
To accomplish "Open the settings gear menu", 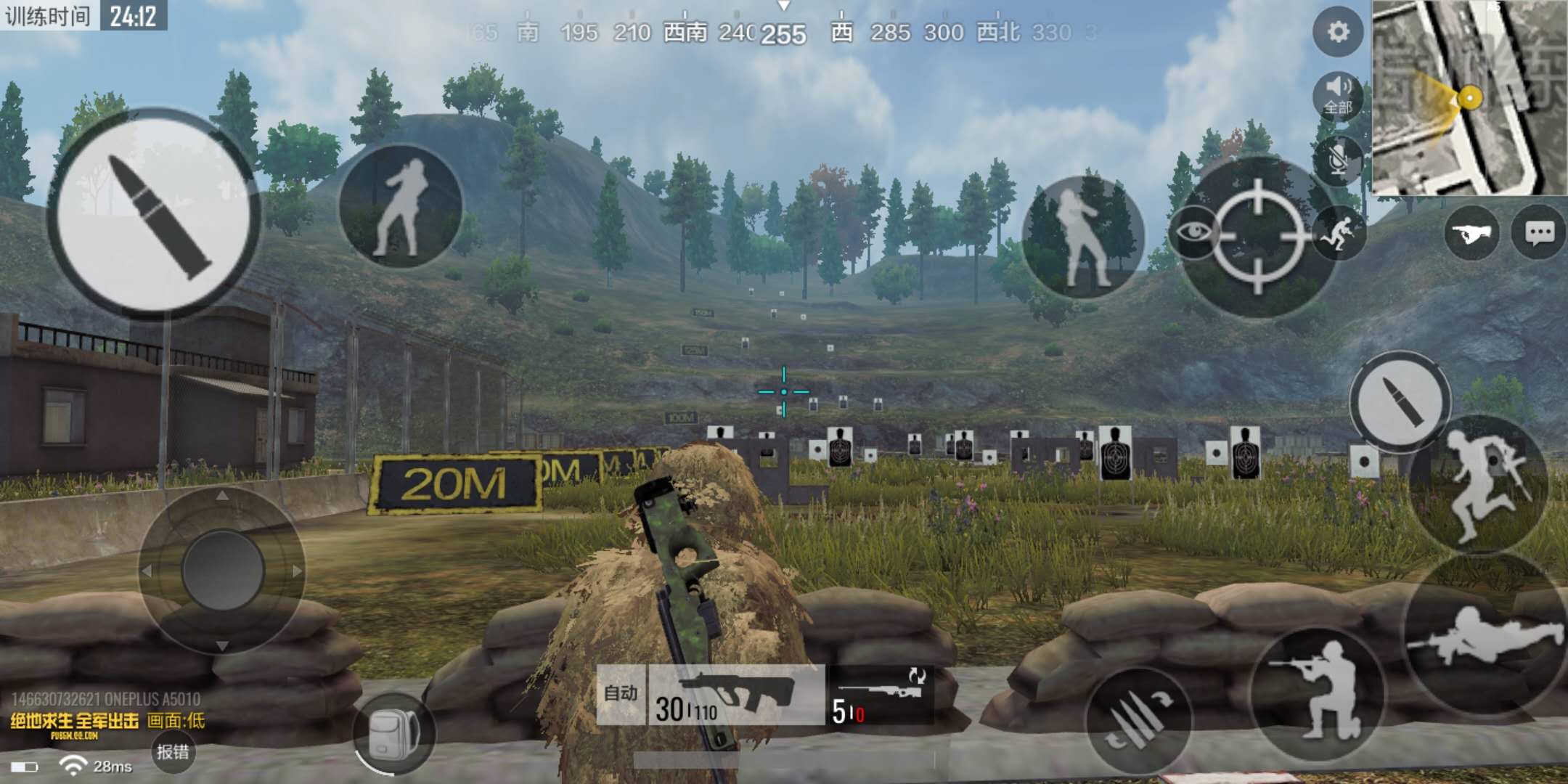I will (1338, 32).
